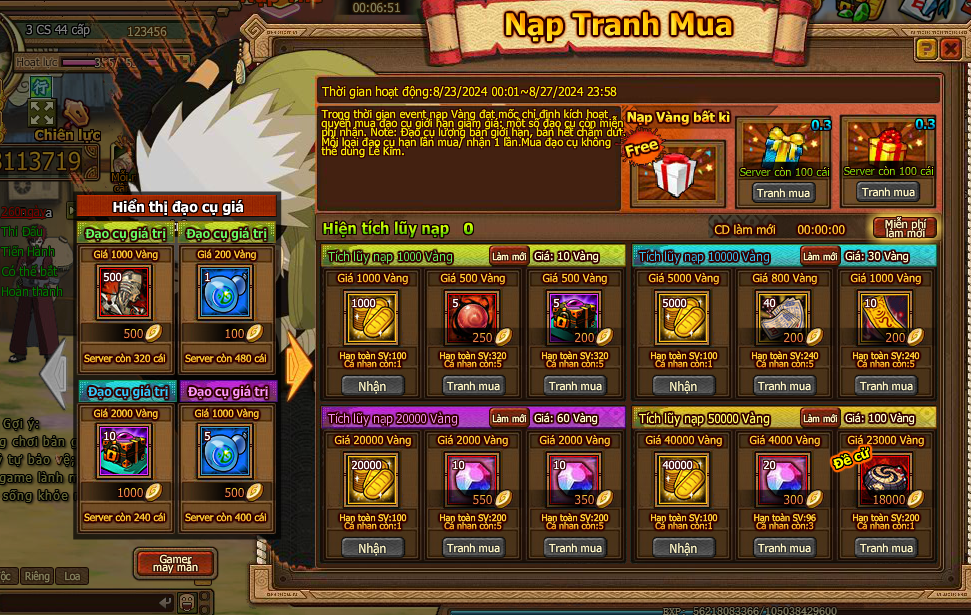Click Tranh mua under the blue gift box
Viewport: 971px width, 615px height.
click(783, 193)
